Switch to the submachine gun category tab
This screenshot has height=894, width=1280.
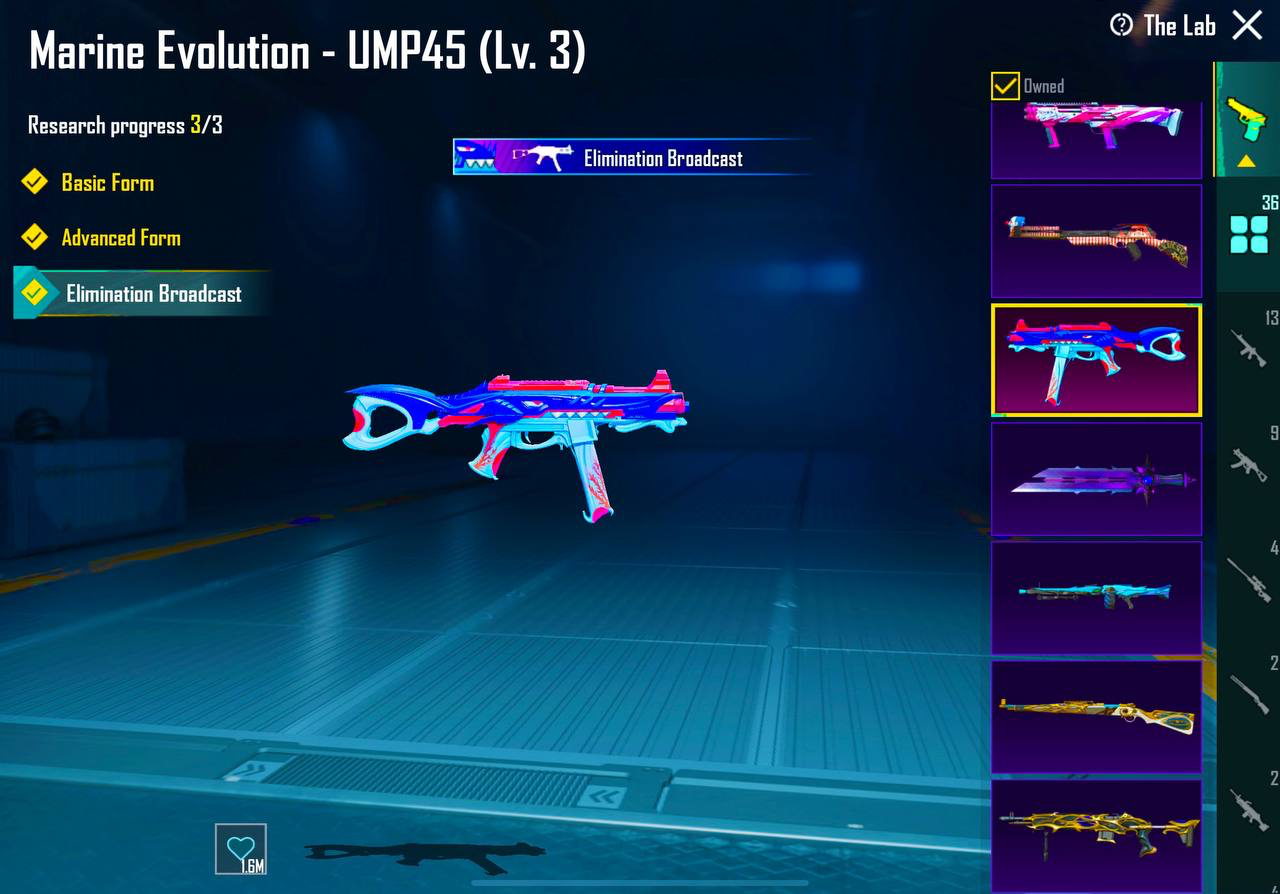pyautogui.click(x=1248, y=462)
